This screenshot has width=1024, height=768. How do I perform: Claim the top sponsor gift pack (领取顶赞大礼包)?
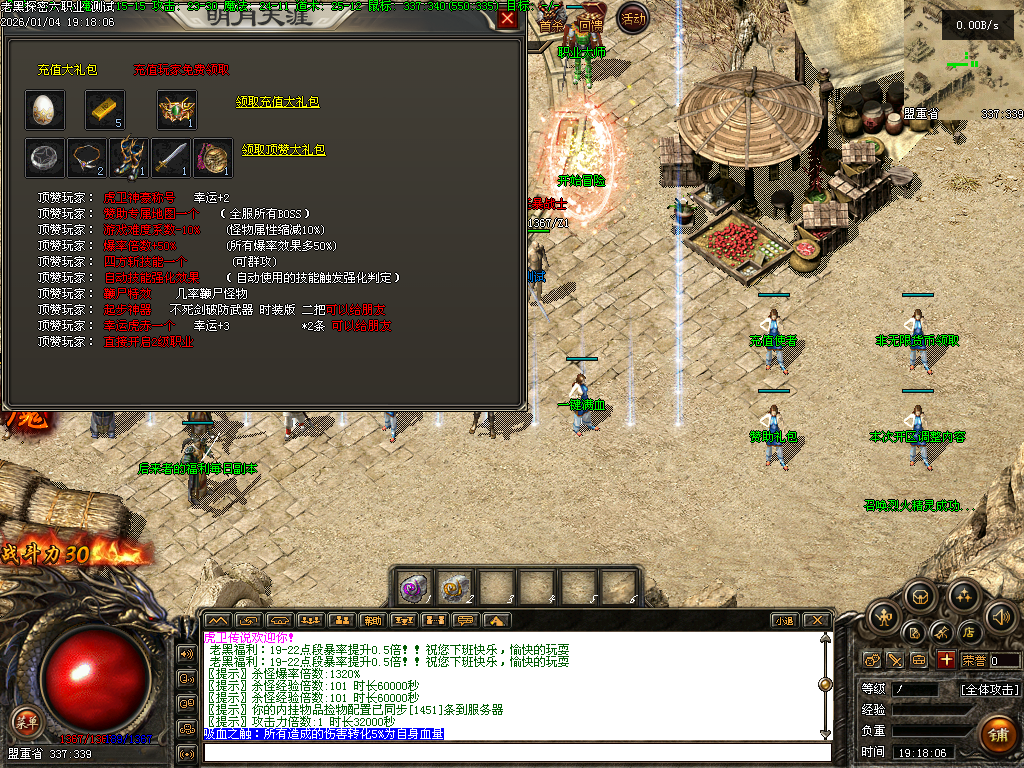(x=284, y=150)
